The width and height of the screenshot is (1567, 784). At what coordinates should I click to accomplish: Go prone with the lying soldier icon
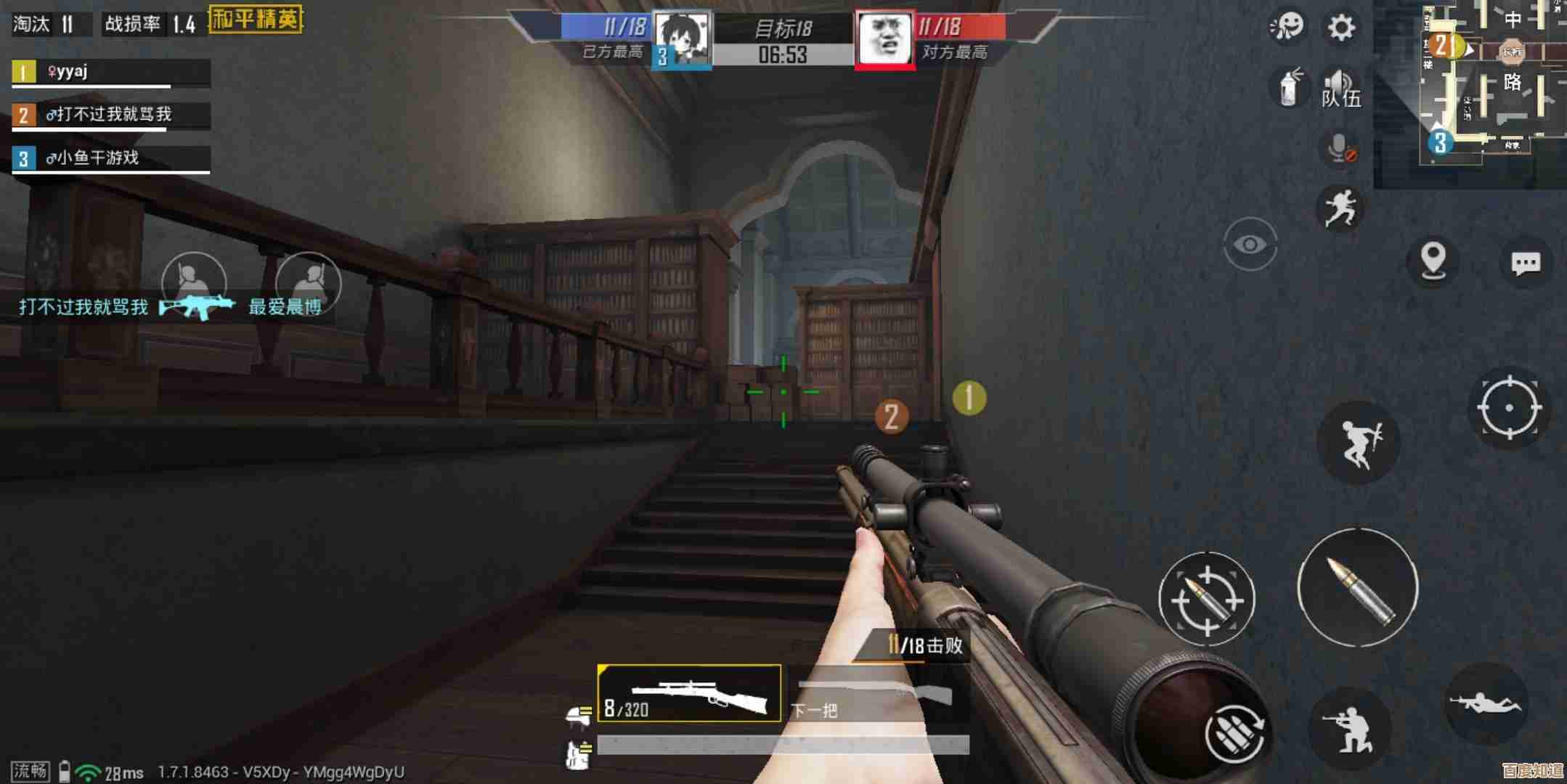pyautogui.click(x=1485, y=703)
